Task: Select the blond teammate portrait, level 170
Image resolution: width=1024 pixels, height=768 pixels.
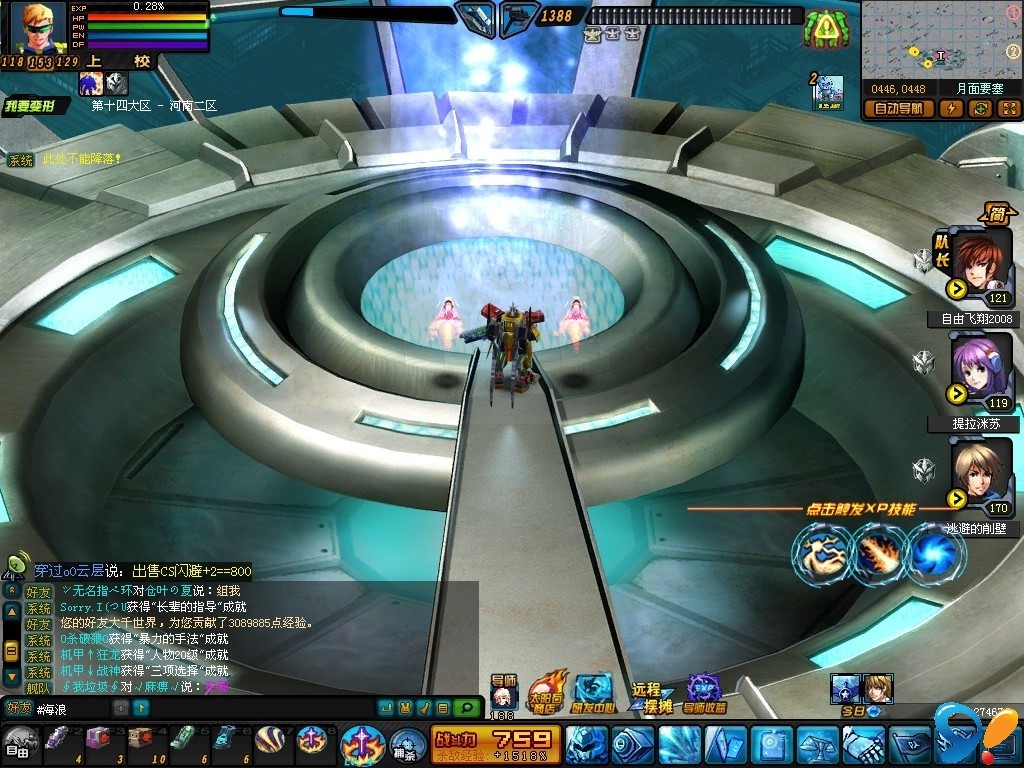Action: 981,474
